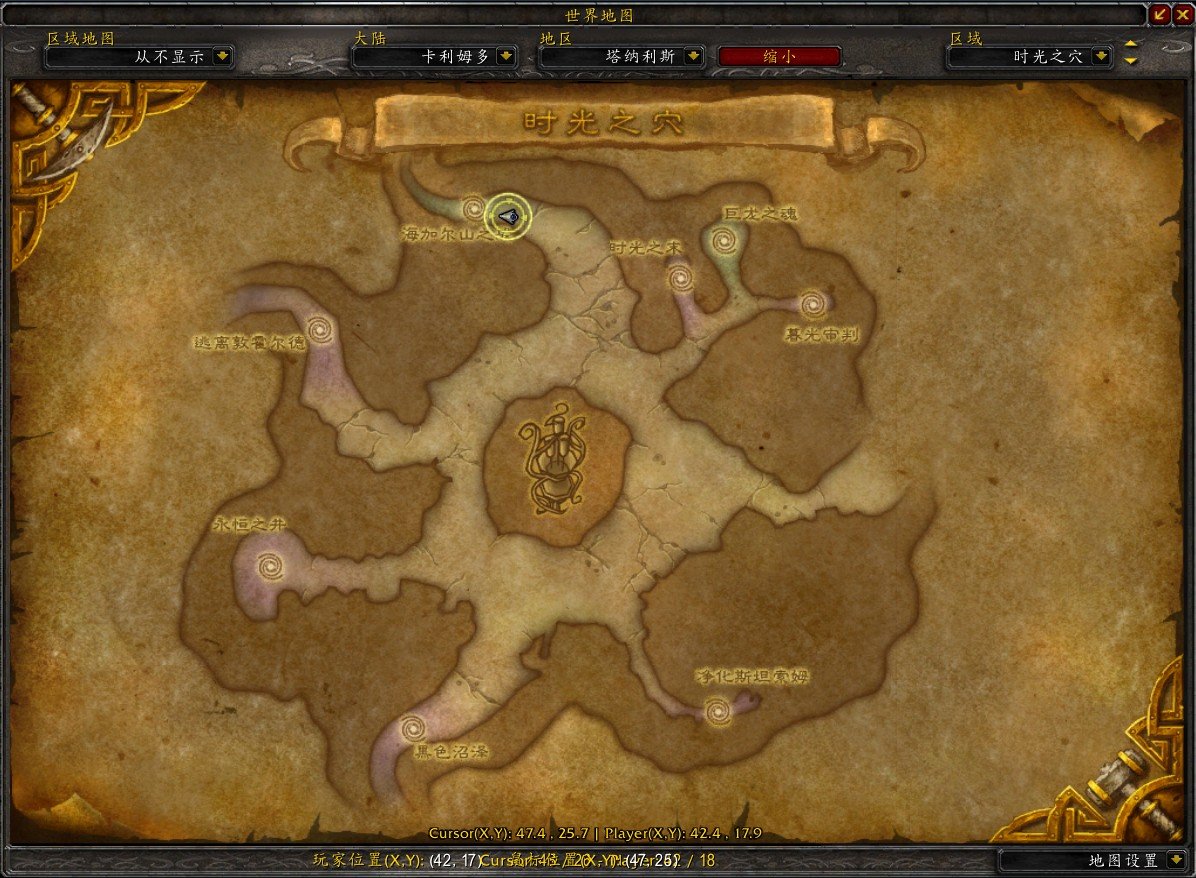The height and width of the screenshot is (878, 1196).
Task: Click the player position arrow marker
Action: coord(507,215)
